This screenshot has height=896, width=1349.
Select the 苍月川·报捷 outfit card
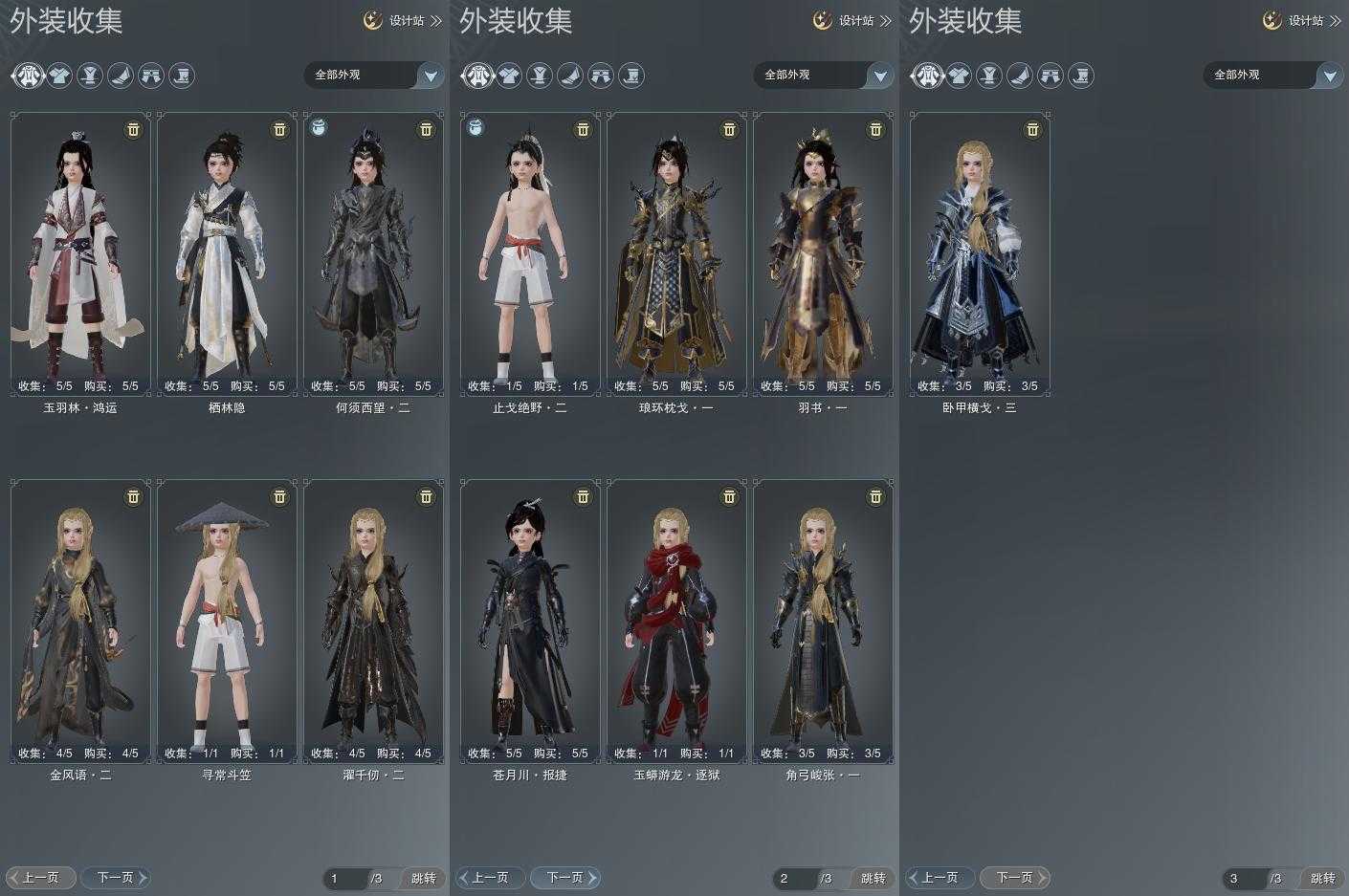(530, 622)
